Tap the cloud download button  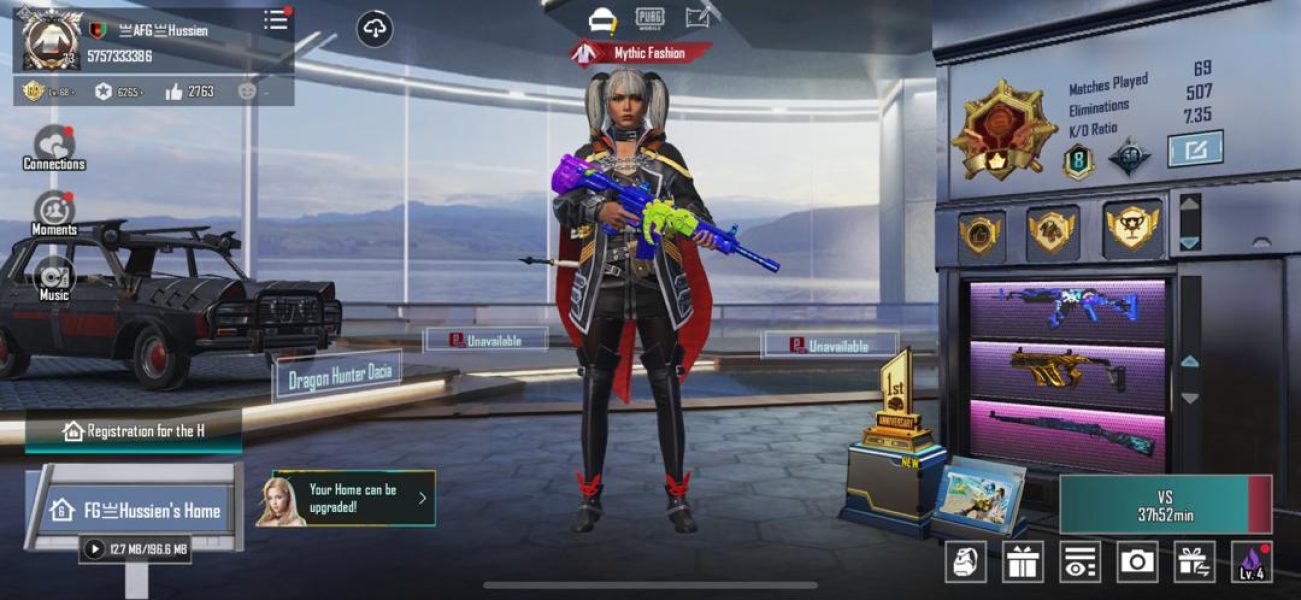coord(375,29)
